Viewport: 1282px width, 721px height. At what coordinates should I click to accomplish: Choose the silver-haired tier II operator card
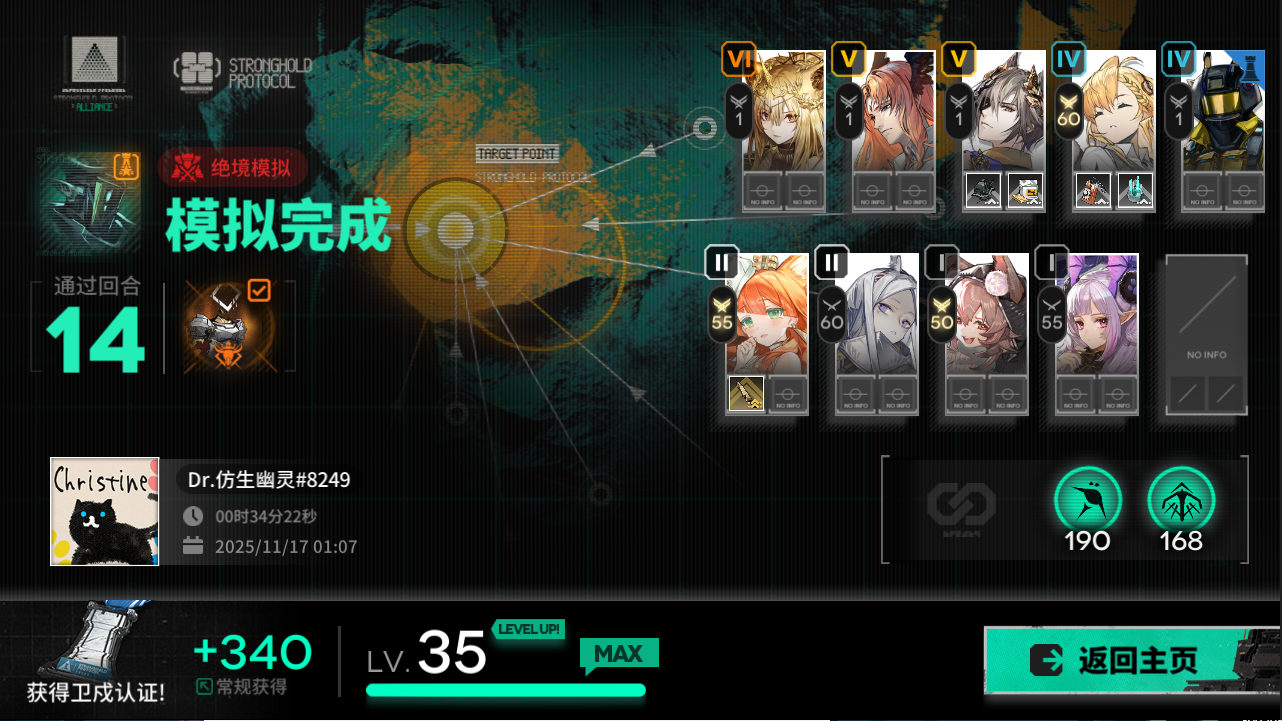click(877, 315)
